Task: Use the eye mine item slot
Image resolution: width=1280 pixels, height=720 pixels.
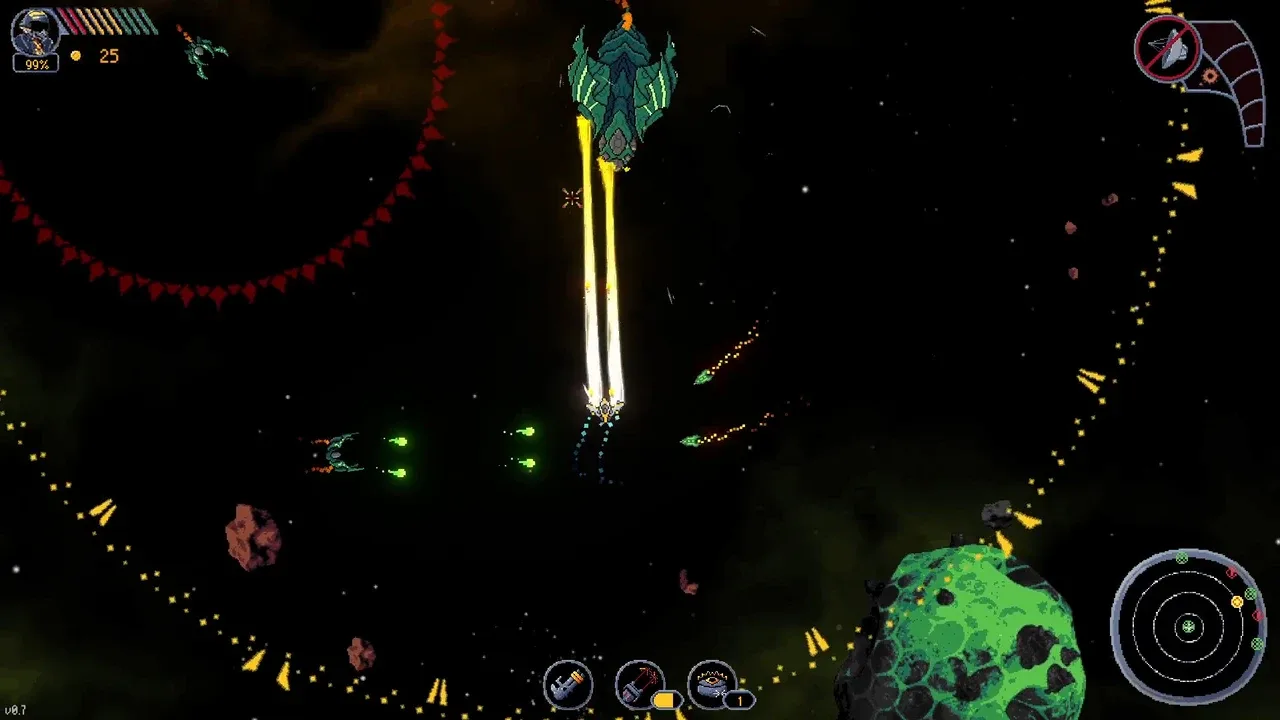Action: pyautogui.click(x=712, y=684)
